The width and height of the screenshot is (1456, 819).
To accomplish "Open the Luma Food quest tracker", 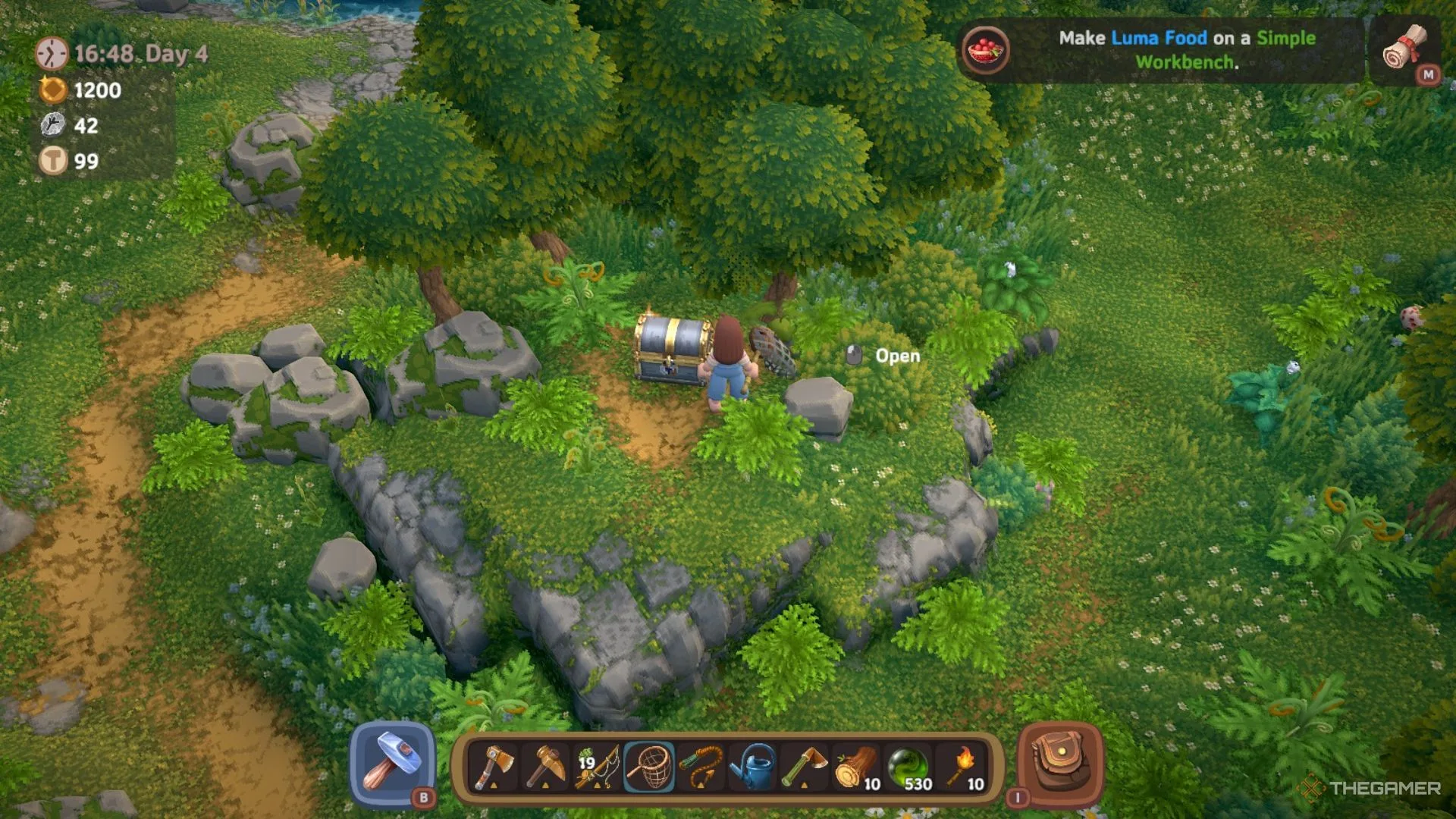I will click(x=1160, y=50).
